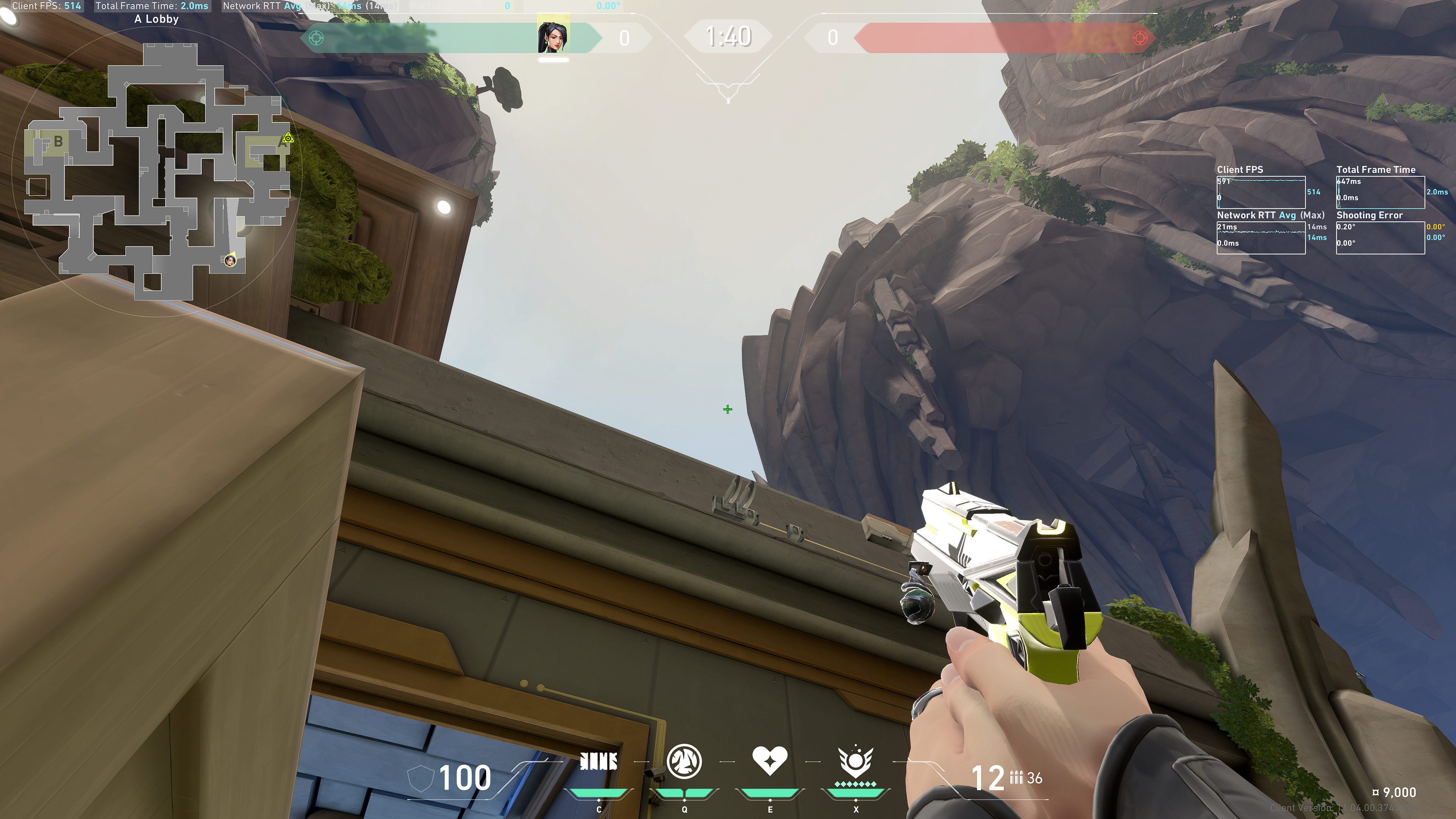This screenshot has height=819, width=1456.
Task: Use the Healing Orb heart icon
Action: pos(770,760)
